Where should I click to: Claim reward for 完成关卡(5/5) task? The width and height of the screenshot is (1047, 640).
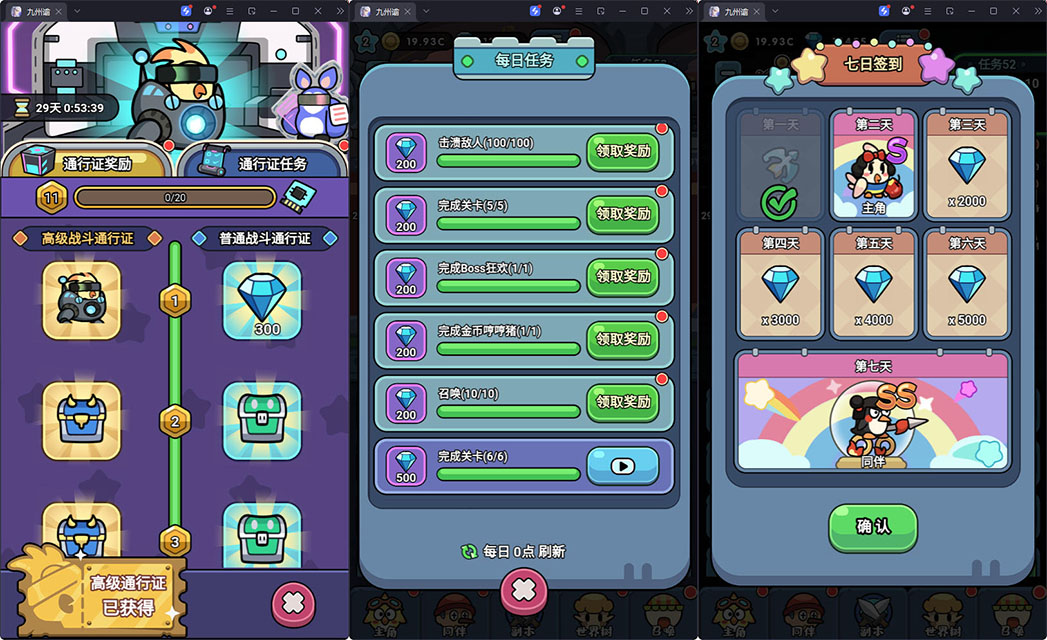622,214
